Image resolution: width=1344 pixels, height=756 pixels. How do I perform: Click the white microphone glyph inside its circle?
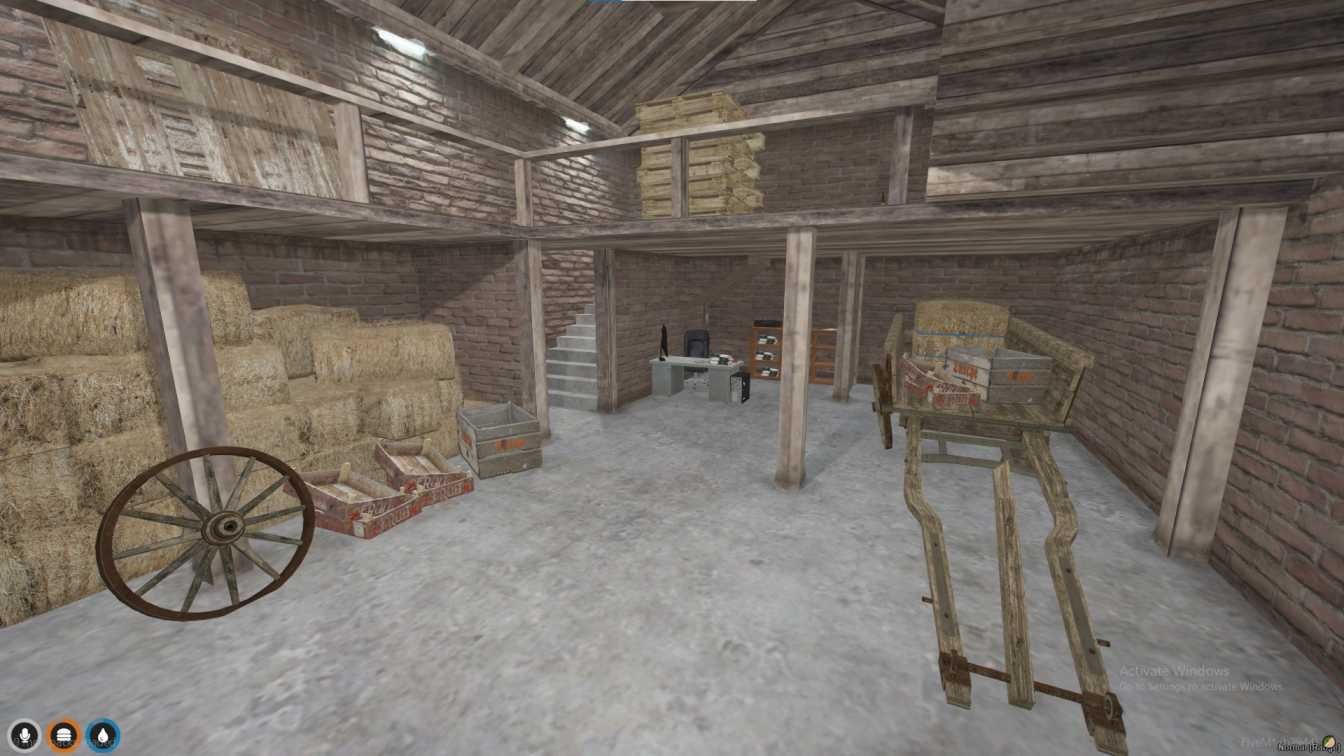coord(23,735)
